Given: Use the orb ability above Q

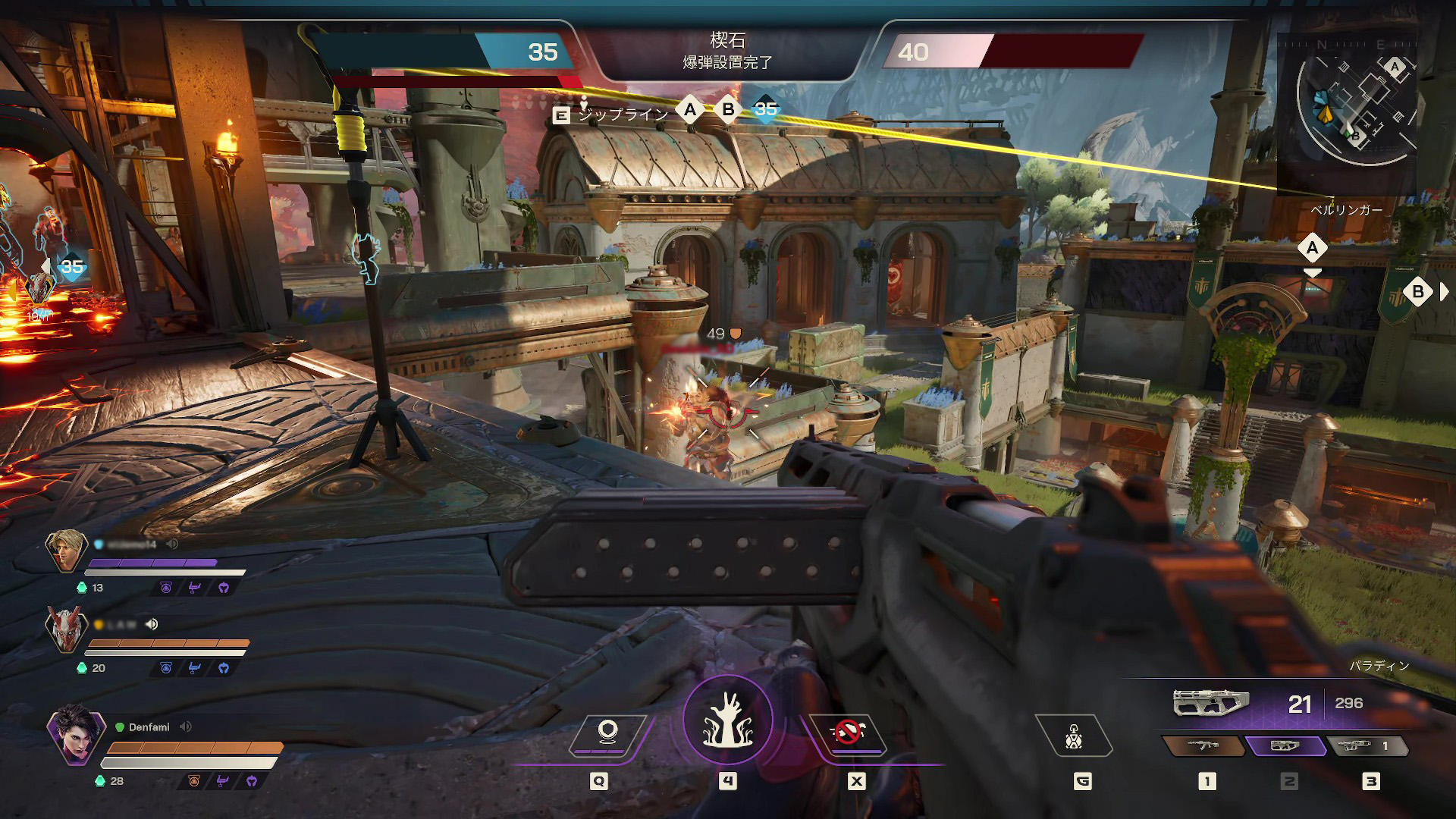Looking at the screenshot, I should tap(607, 733).
